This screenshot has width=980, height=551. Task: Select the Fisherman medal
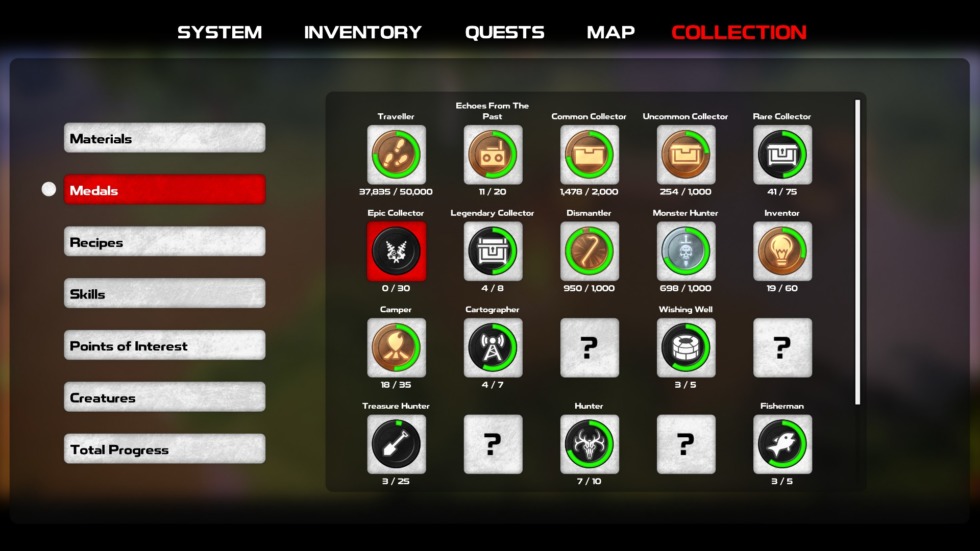(x=782, y=444)
